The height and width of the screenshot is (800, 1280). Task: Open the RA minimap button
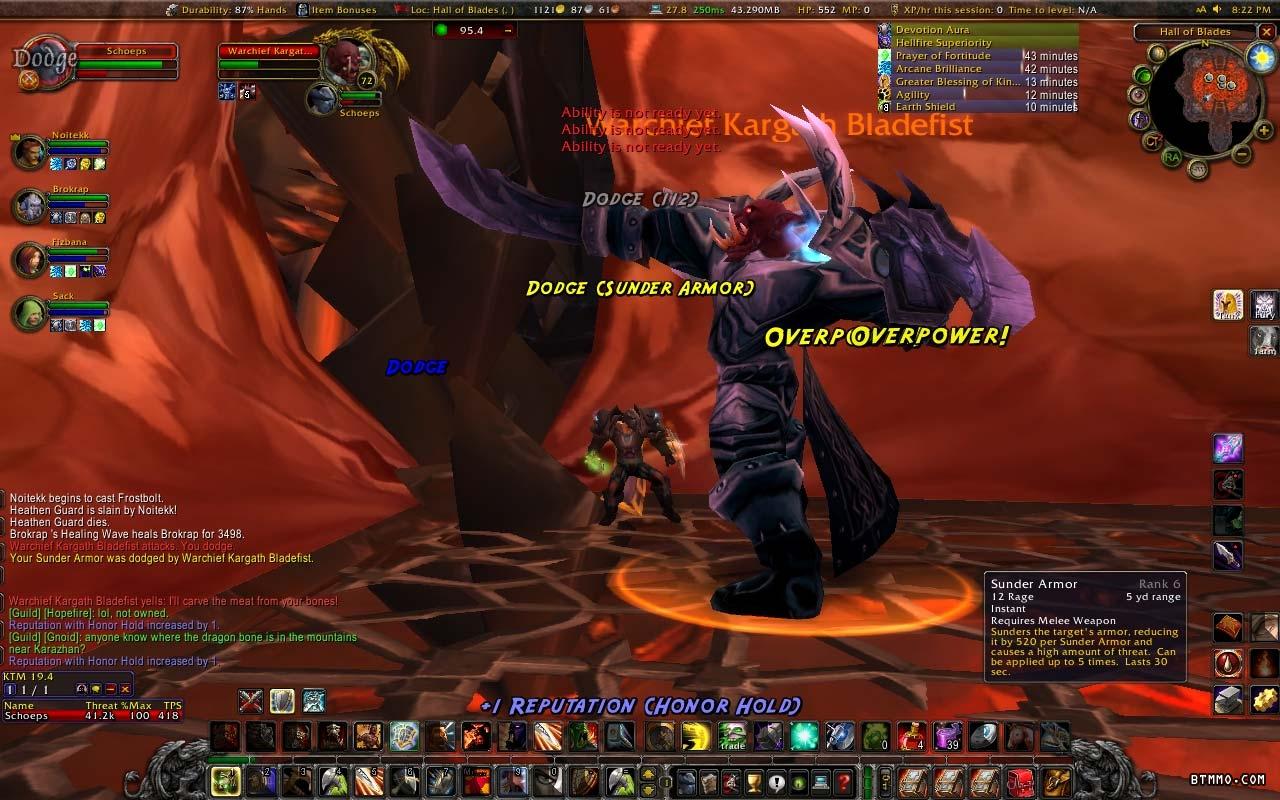tap(1172, 157)
